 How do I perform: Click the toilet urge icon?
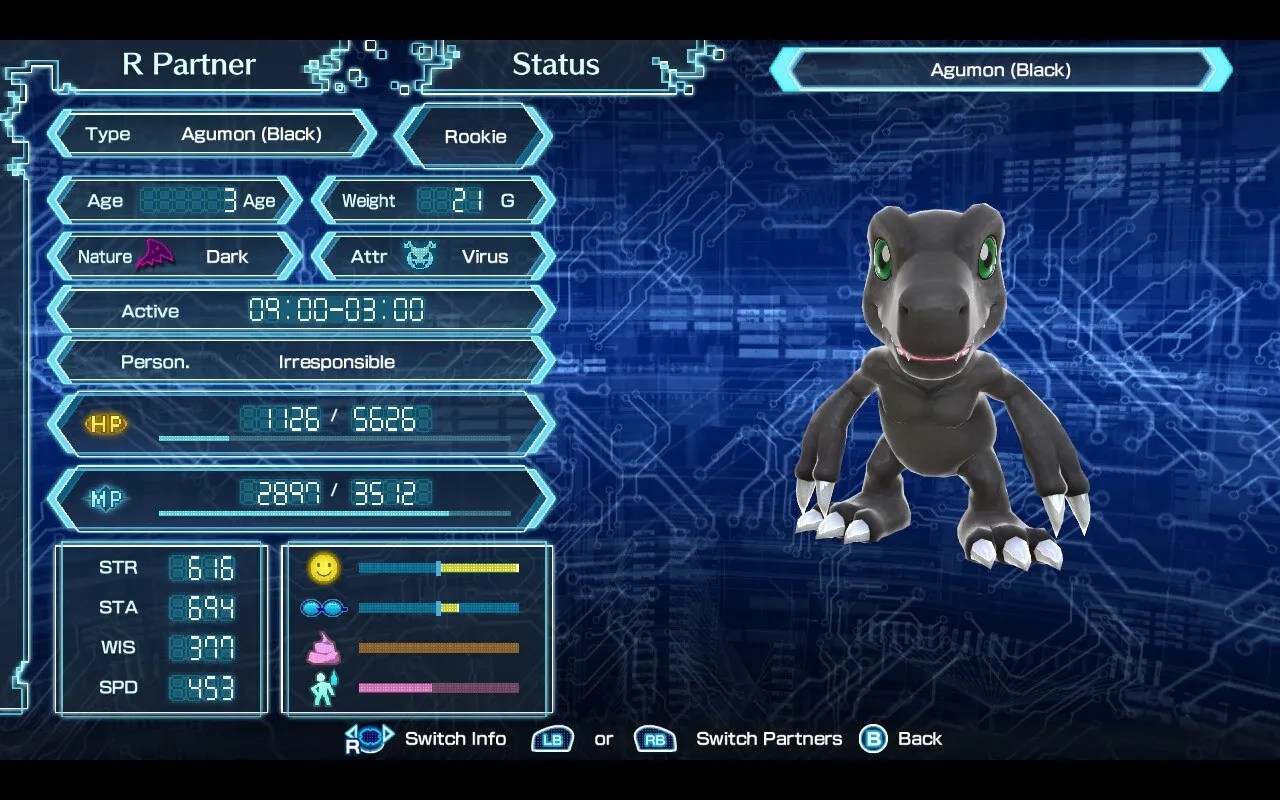click(x=322, y=687)
